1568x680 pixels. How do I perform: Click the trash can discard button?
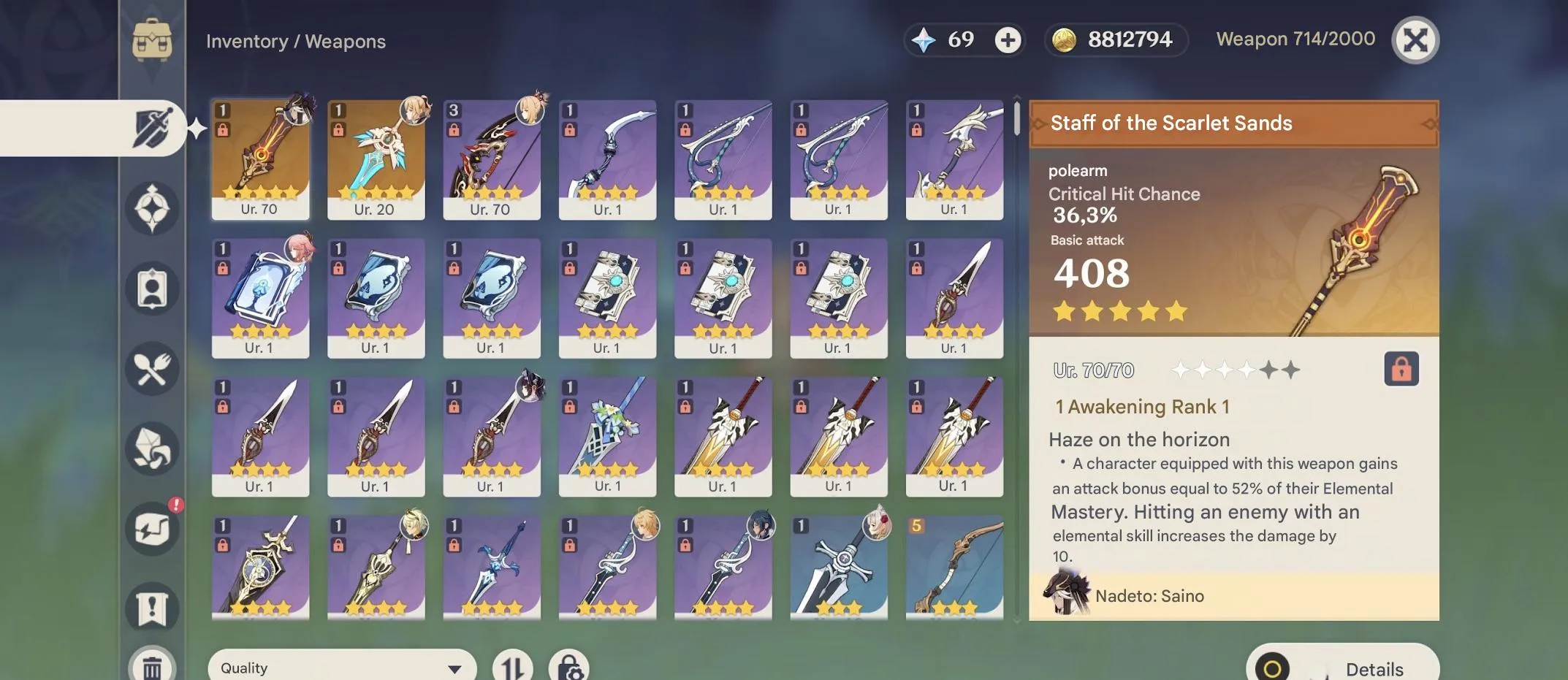point(152,666)
